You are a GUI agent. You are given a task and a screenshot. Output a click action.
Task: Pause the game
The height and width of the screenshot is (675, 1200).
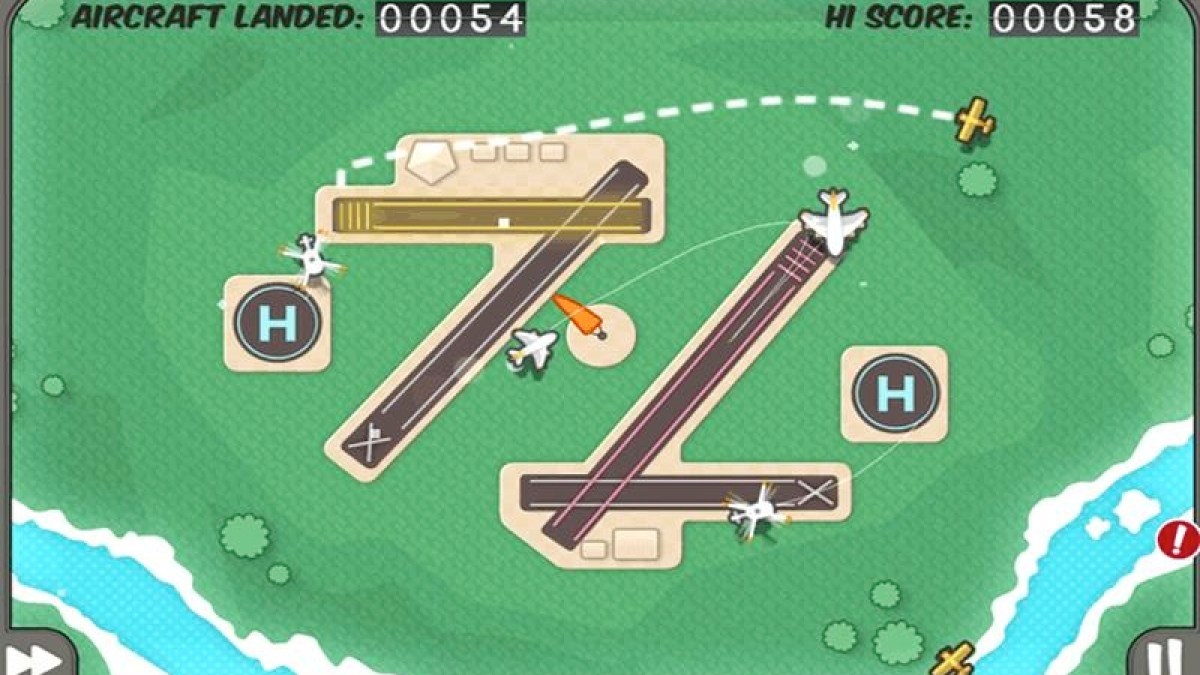coord(1163,658)
